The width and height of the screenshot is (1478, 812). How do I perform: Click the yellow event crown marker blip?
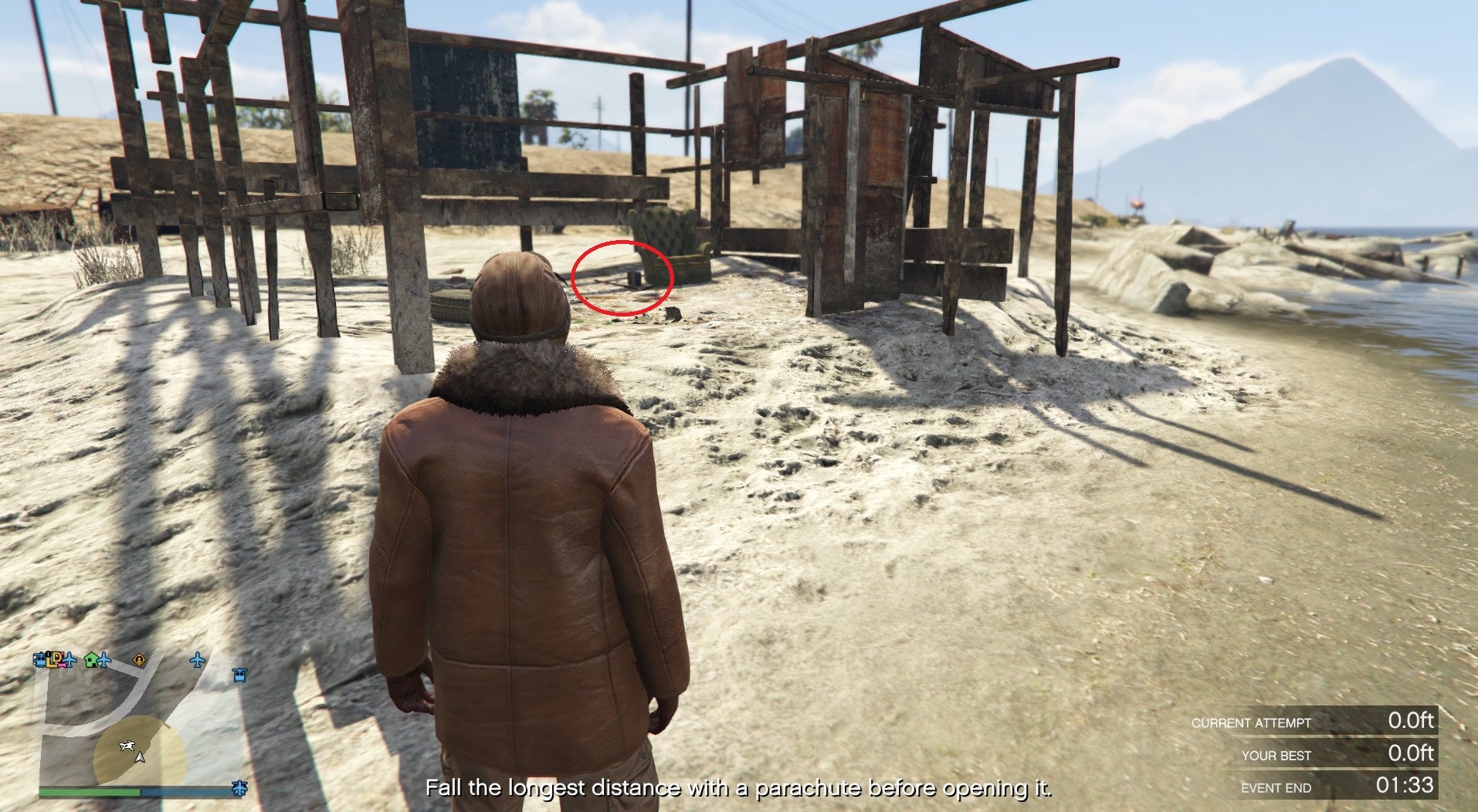tap(139, 660)
